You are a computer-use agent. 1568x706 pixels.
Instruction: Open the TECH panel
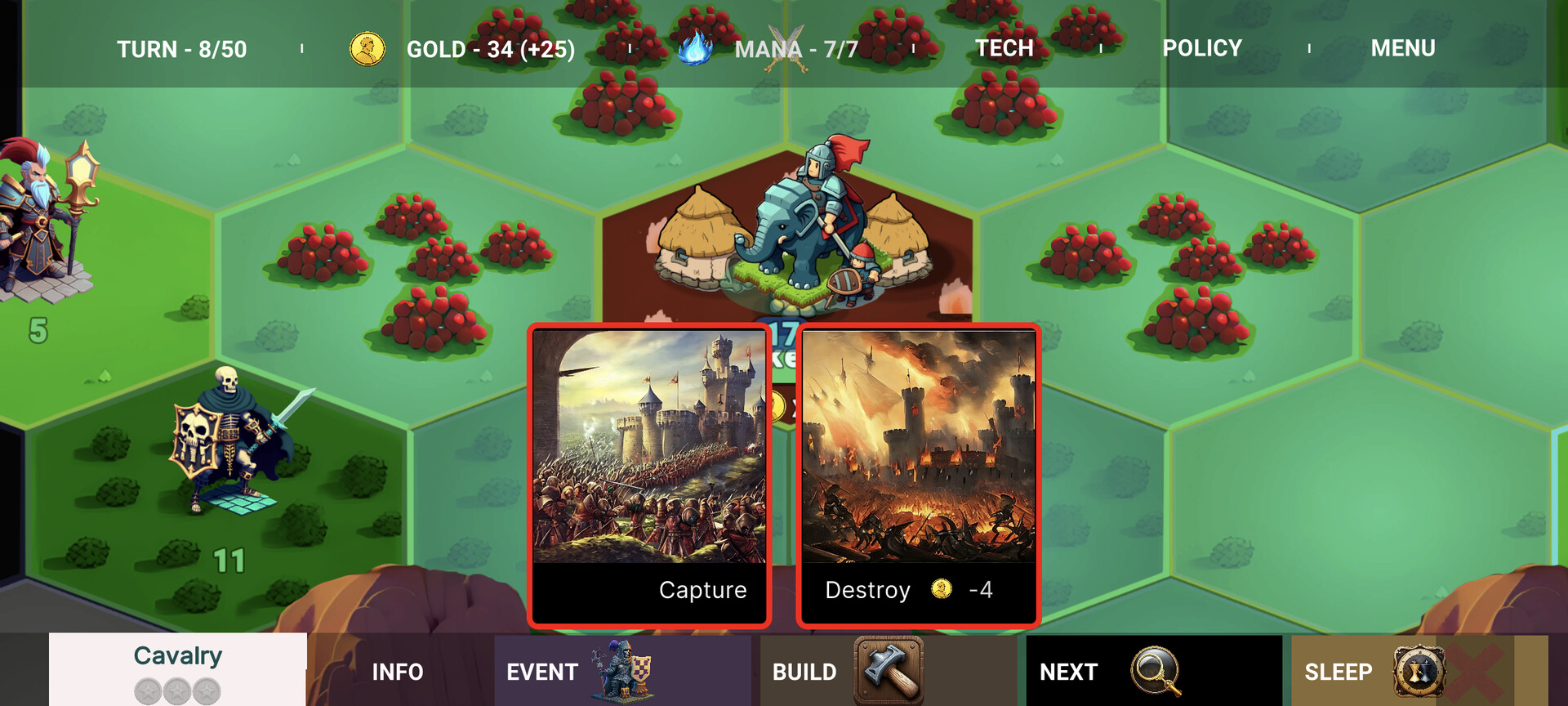[x=1004, y=48]
